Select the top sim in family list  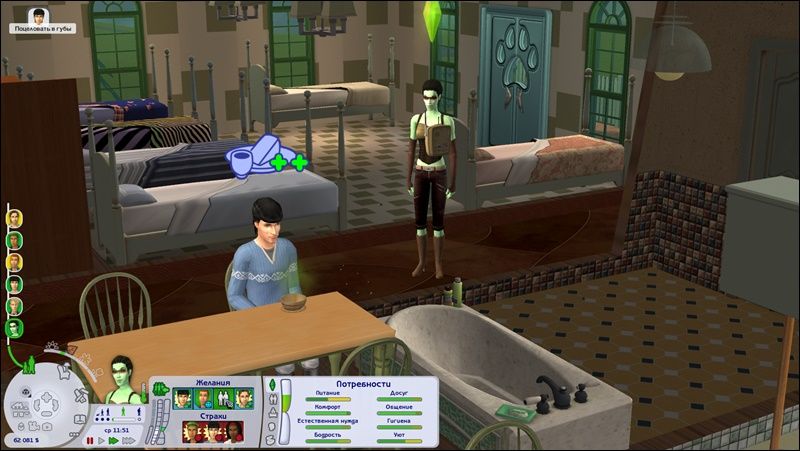tap(15, 218)
